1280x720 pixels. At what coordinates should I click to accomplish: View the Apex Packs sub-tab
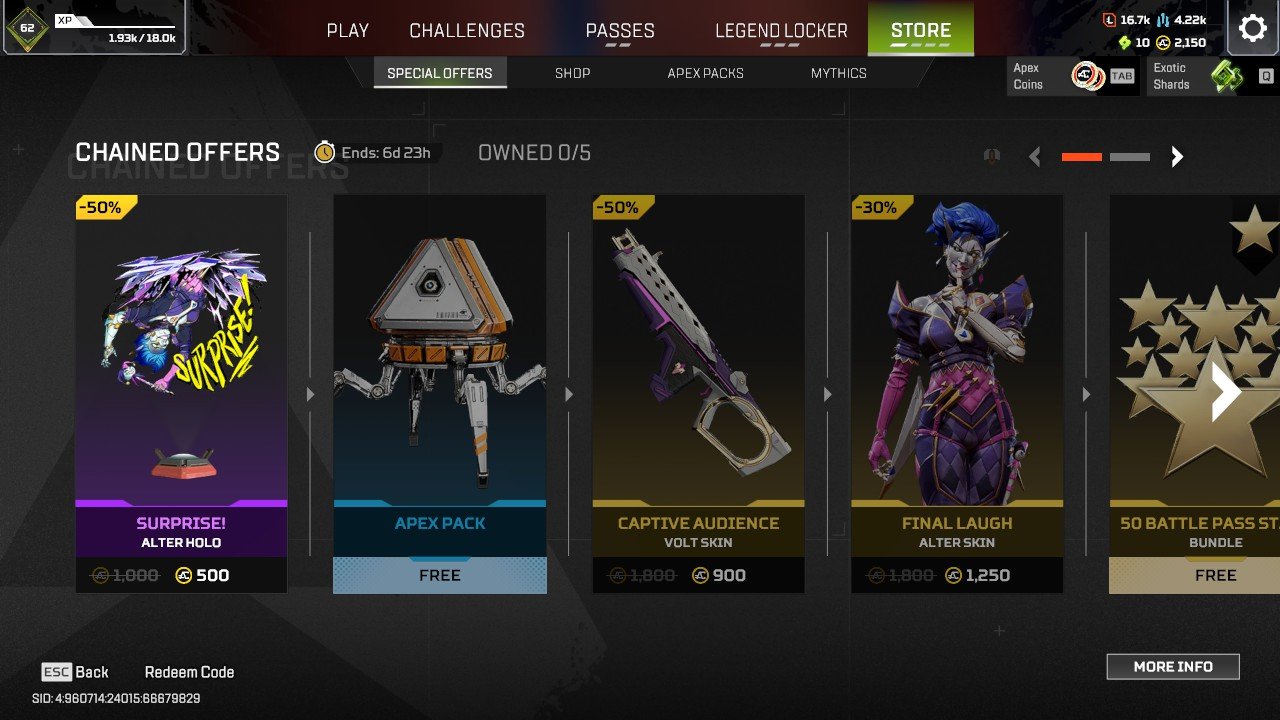tap(705, 73)
